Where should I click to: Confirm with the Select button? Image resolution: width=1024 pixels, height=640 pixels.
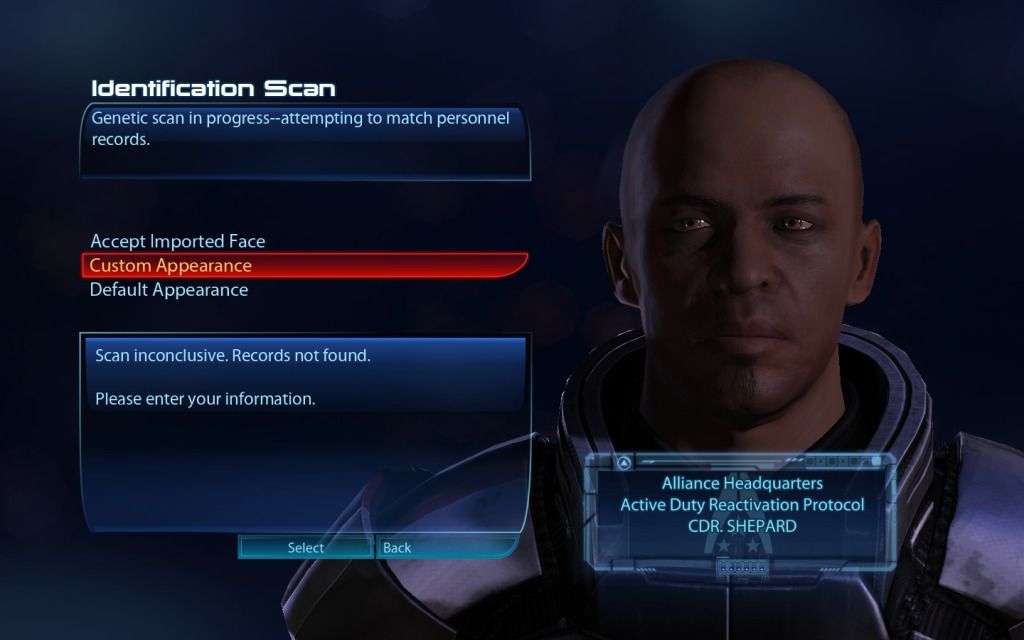pyautogui.click(x=305, y=547)
